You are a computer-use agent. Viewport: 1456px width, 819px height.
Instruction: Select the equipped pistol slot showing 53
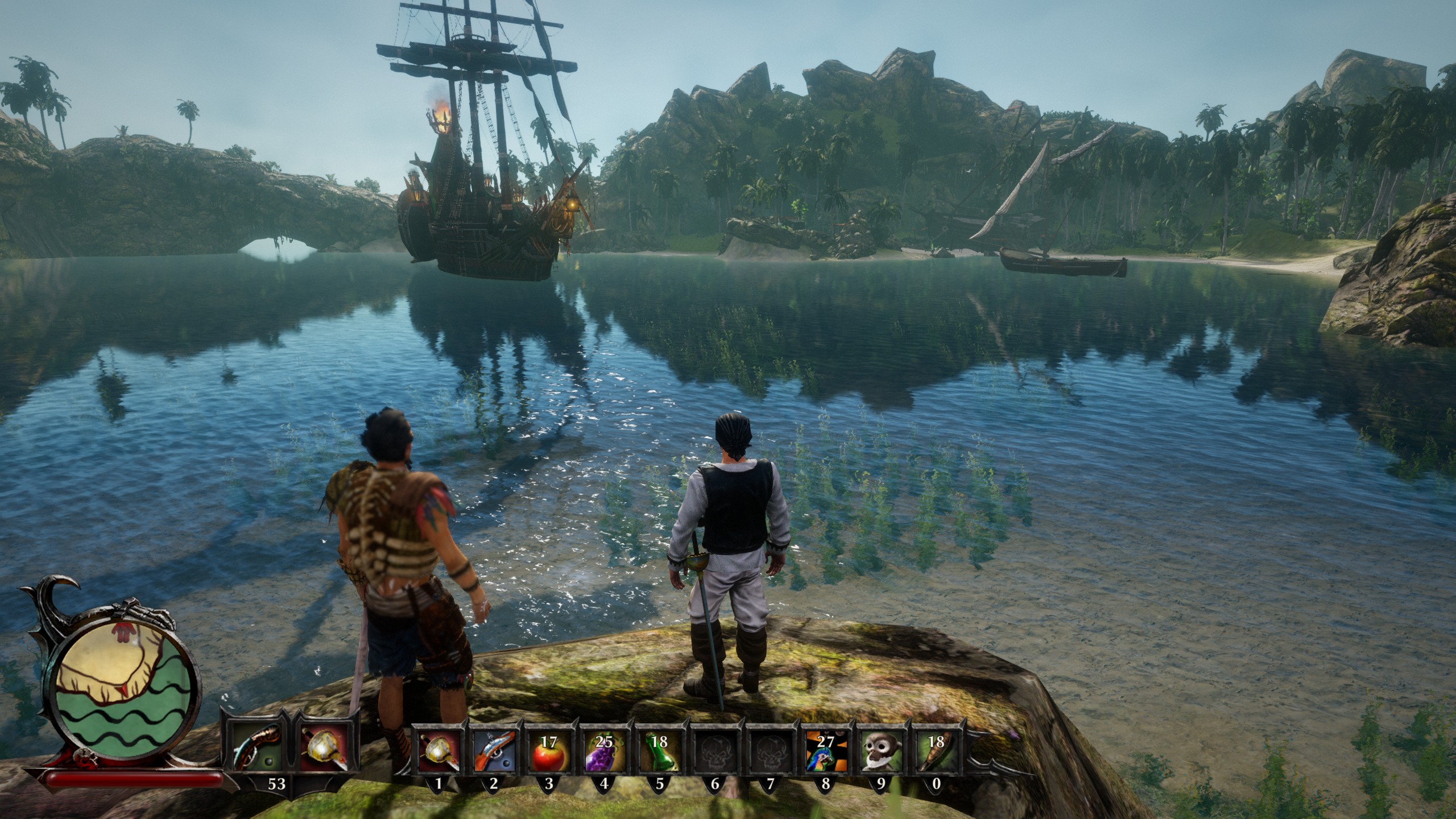click(256, 749)
